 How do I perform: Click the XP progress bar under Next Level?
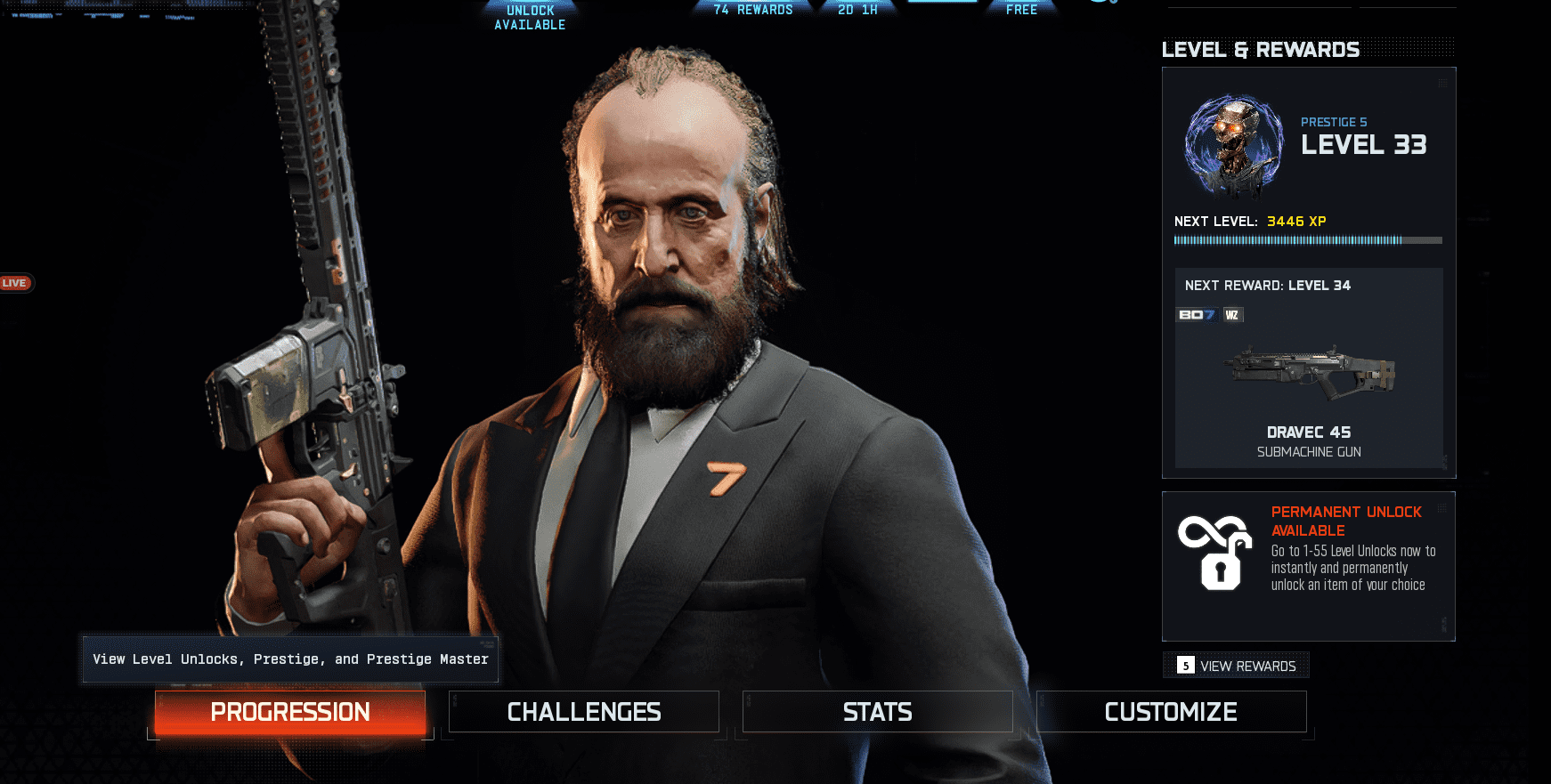(1309, 239)
